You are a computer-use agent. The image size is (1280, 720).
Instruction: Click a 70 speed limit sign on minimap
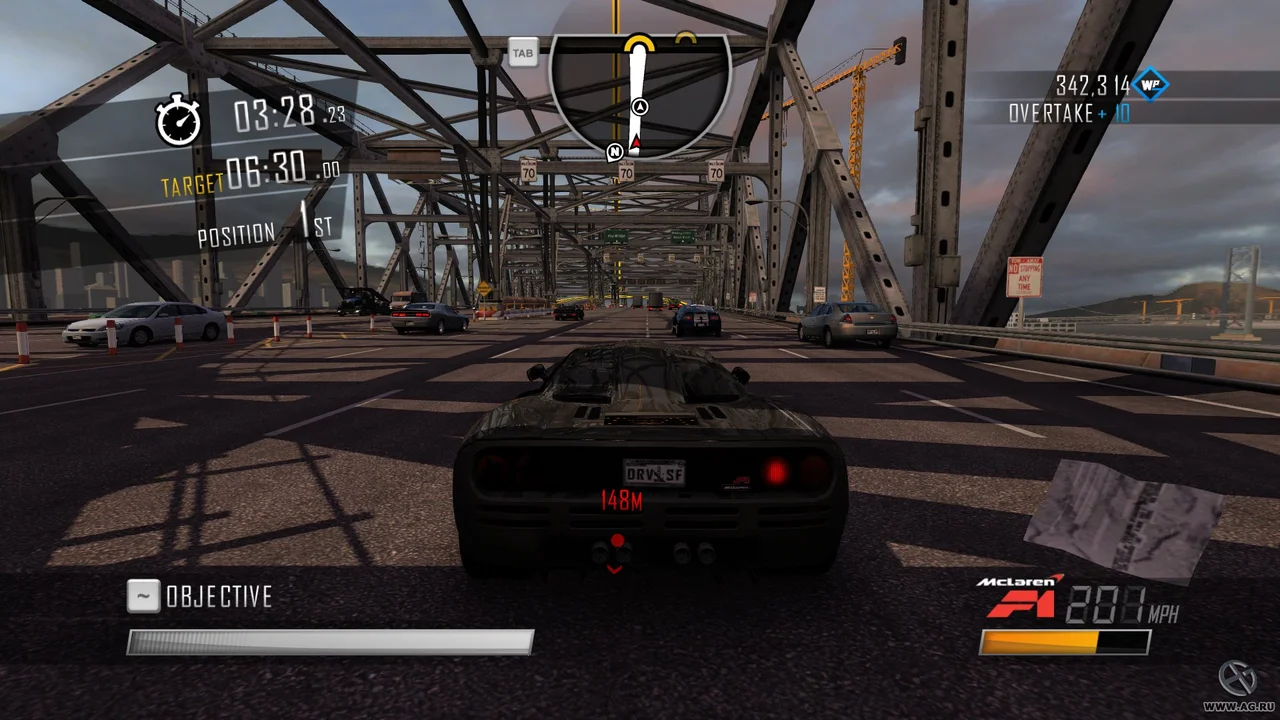[625, 170]
